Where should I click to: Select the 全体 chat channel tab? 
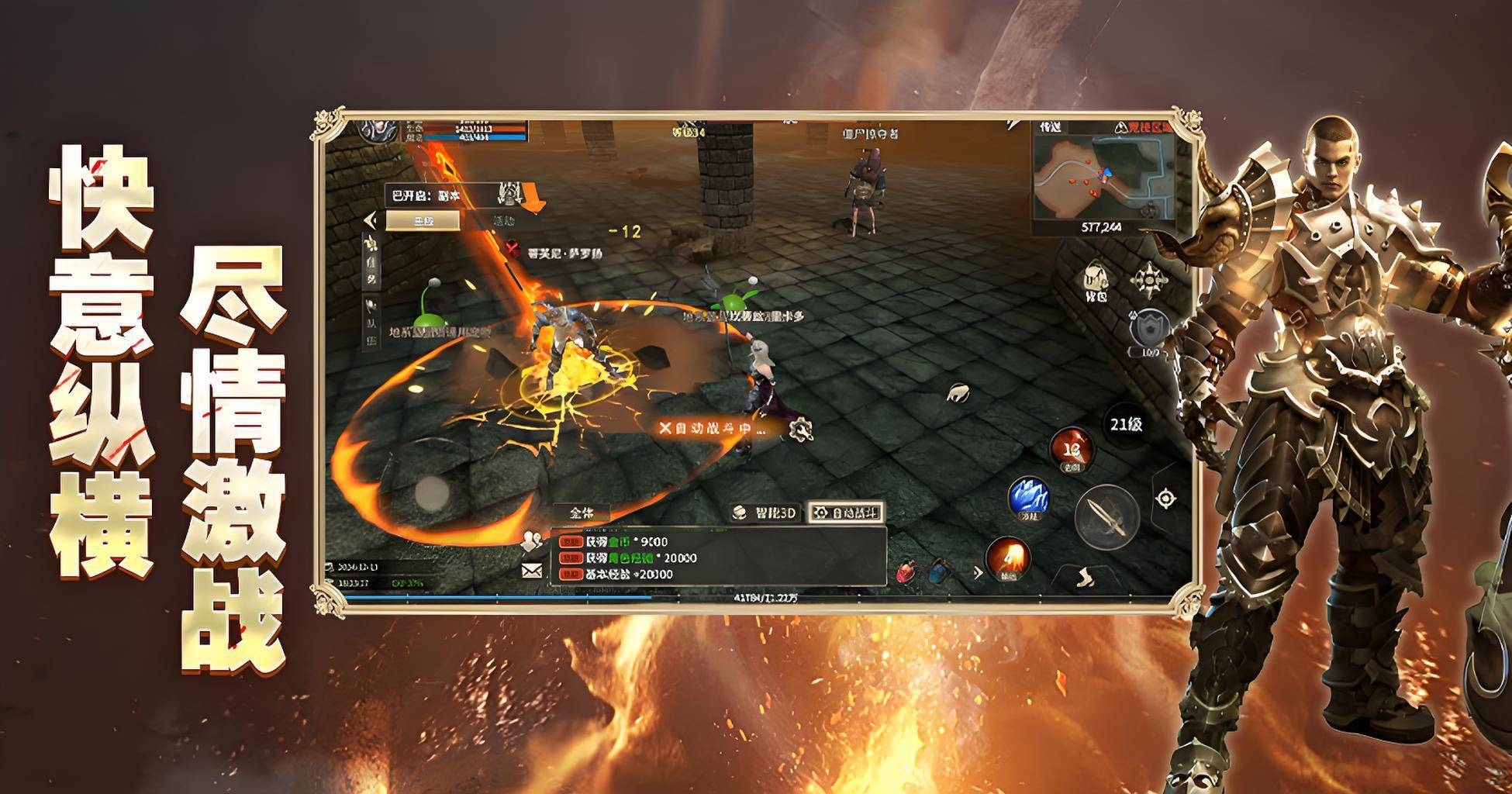582,513
